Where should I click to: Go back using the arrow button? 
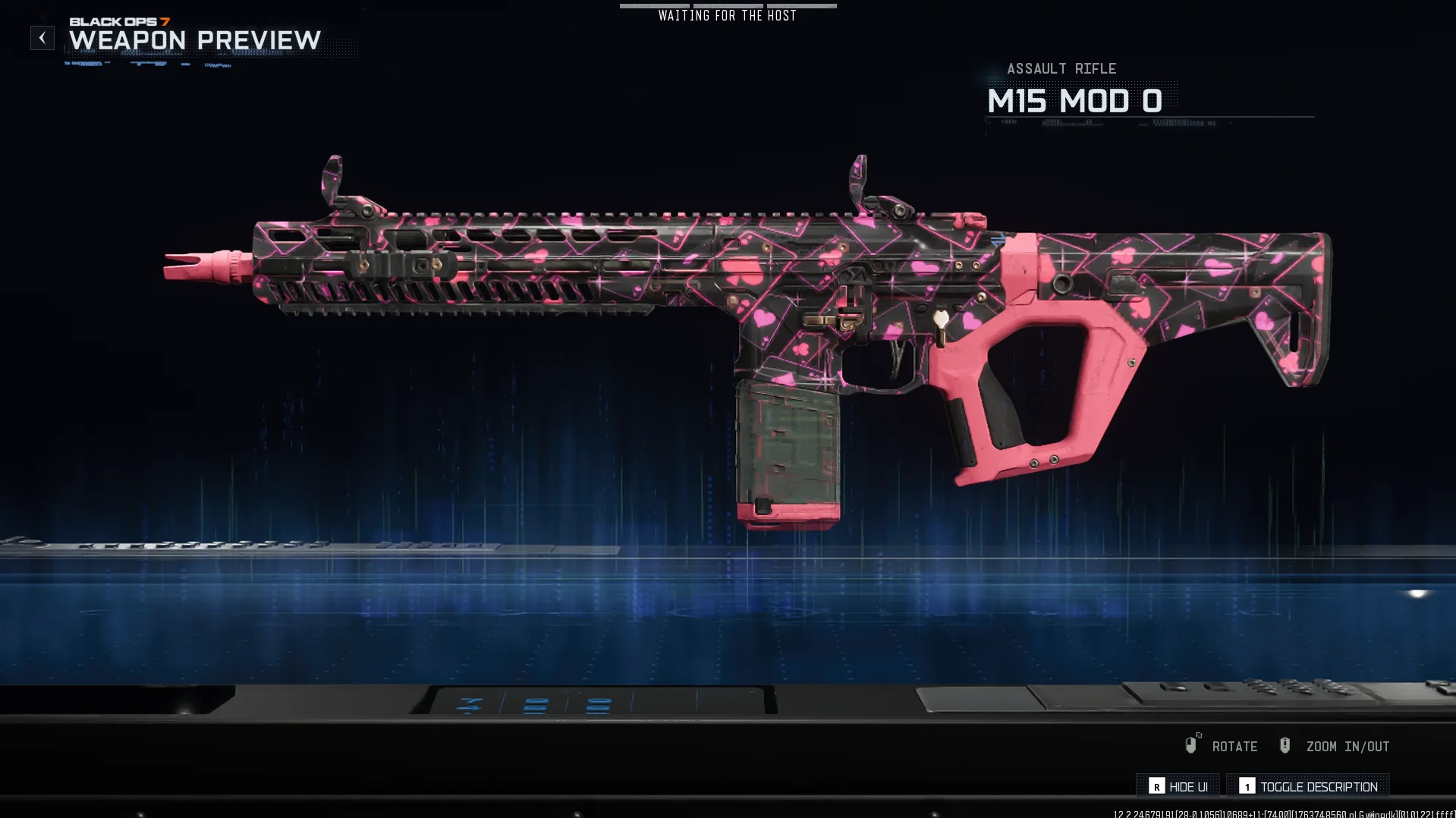42,38
